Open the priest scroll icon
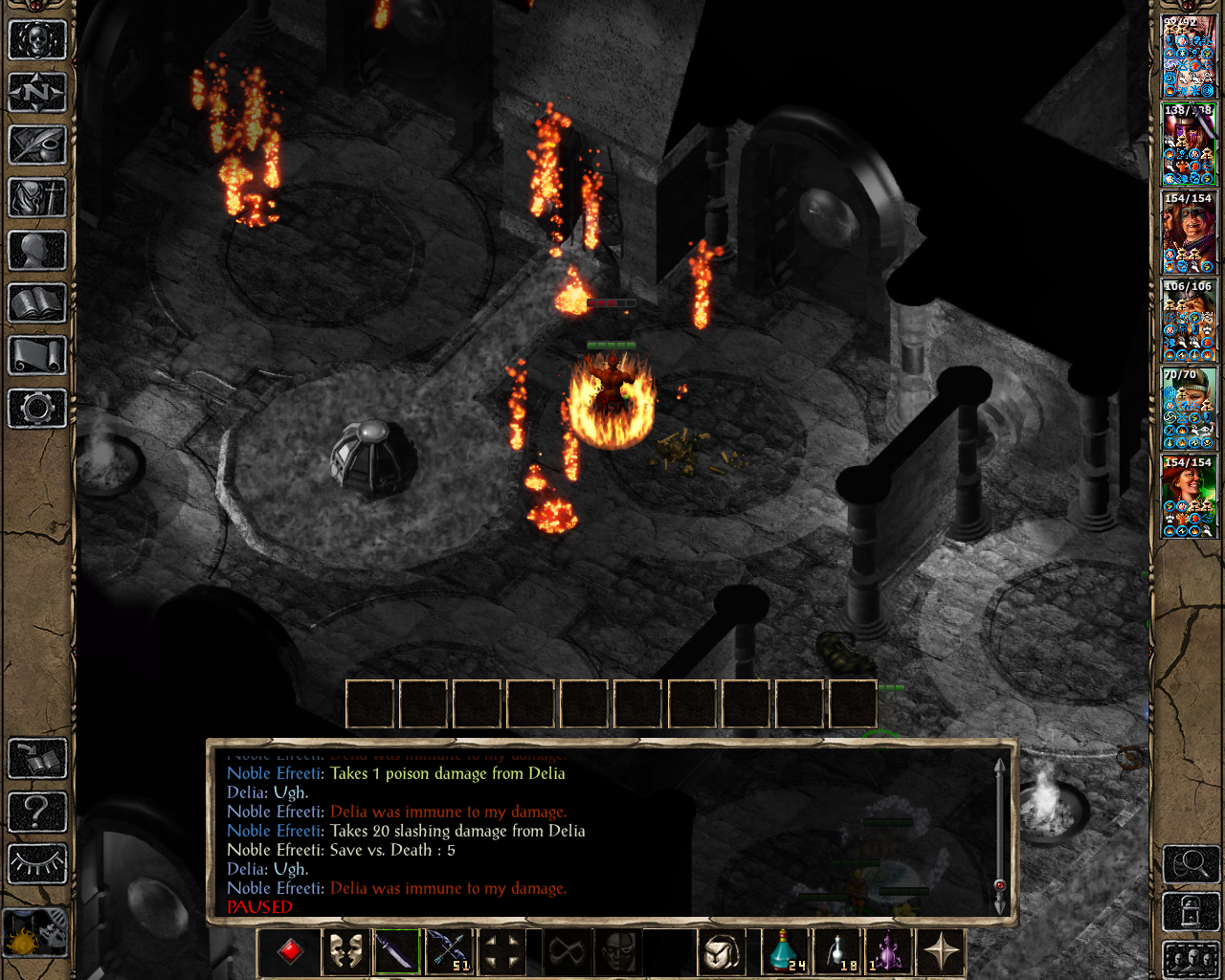The width and height of the screenshot is (1225, 980). 37,356
